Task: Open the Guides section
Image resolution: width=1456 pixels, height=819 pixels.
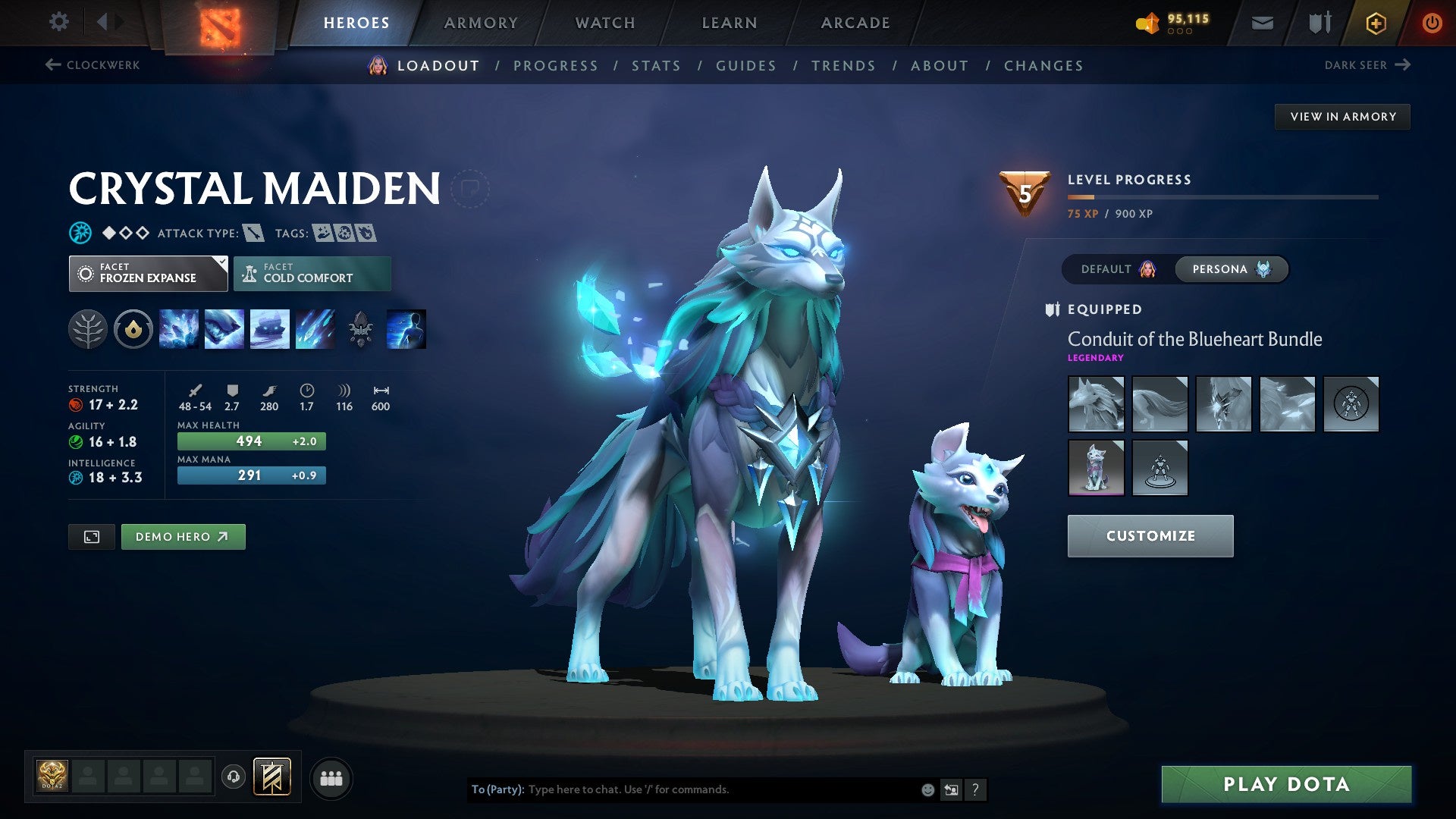Action: pyautogui.click(x=745, y=66)
